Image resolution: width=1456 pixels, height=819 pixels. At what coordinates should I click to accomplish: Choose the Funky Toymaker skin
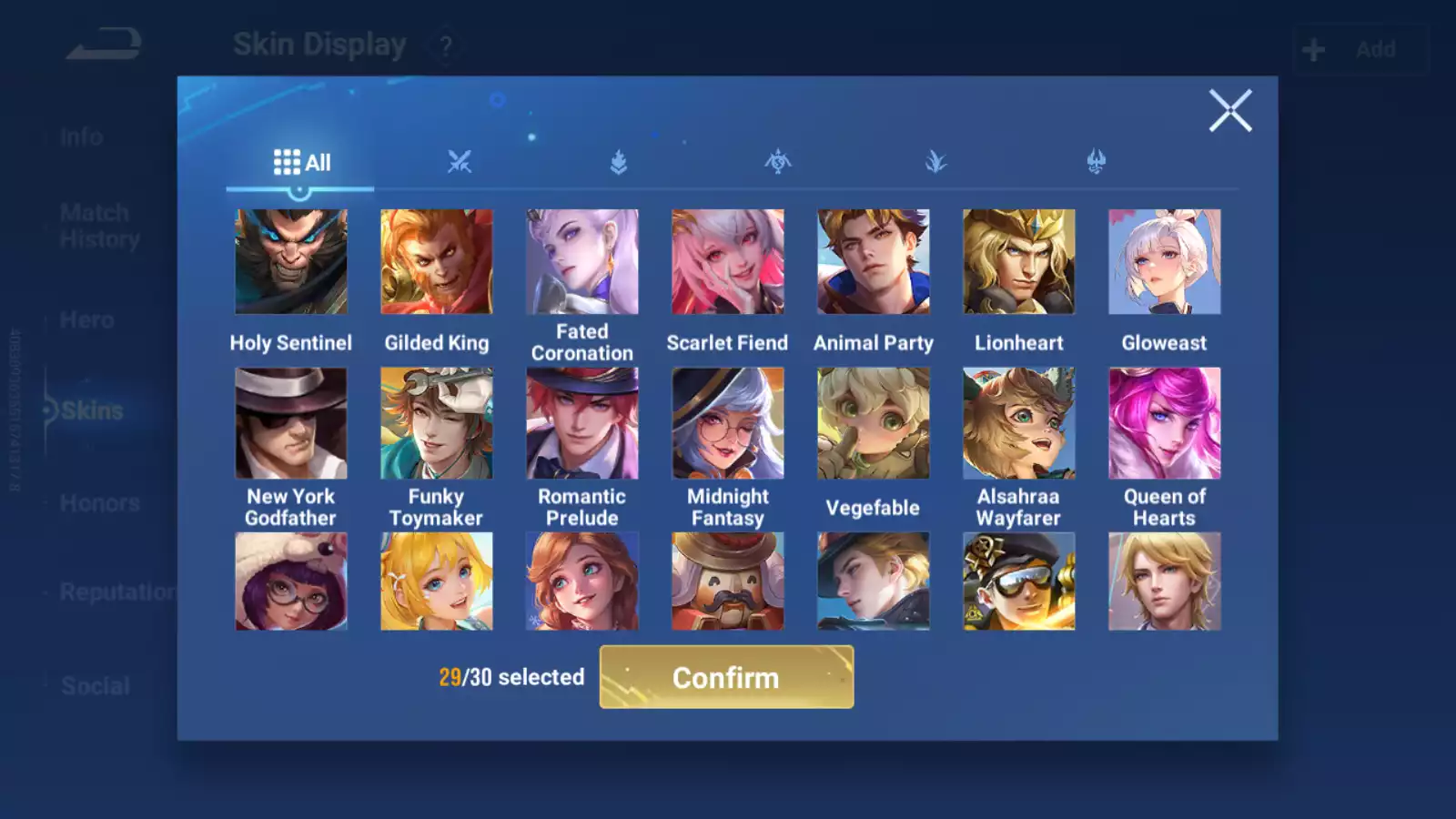437,423
